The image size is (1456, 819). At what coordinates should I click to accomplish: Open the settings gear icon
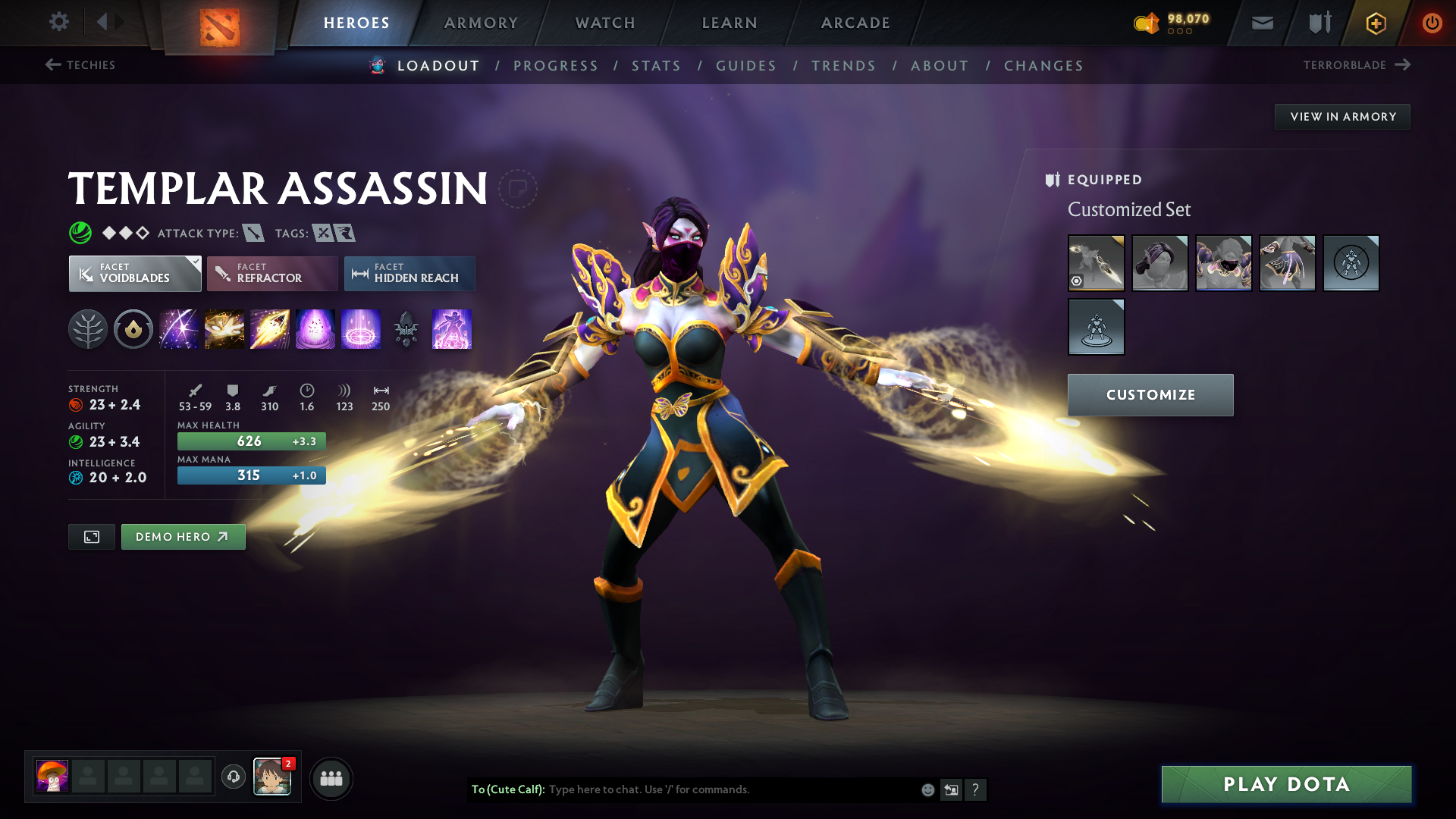[x=58, y=22]
